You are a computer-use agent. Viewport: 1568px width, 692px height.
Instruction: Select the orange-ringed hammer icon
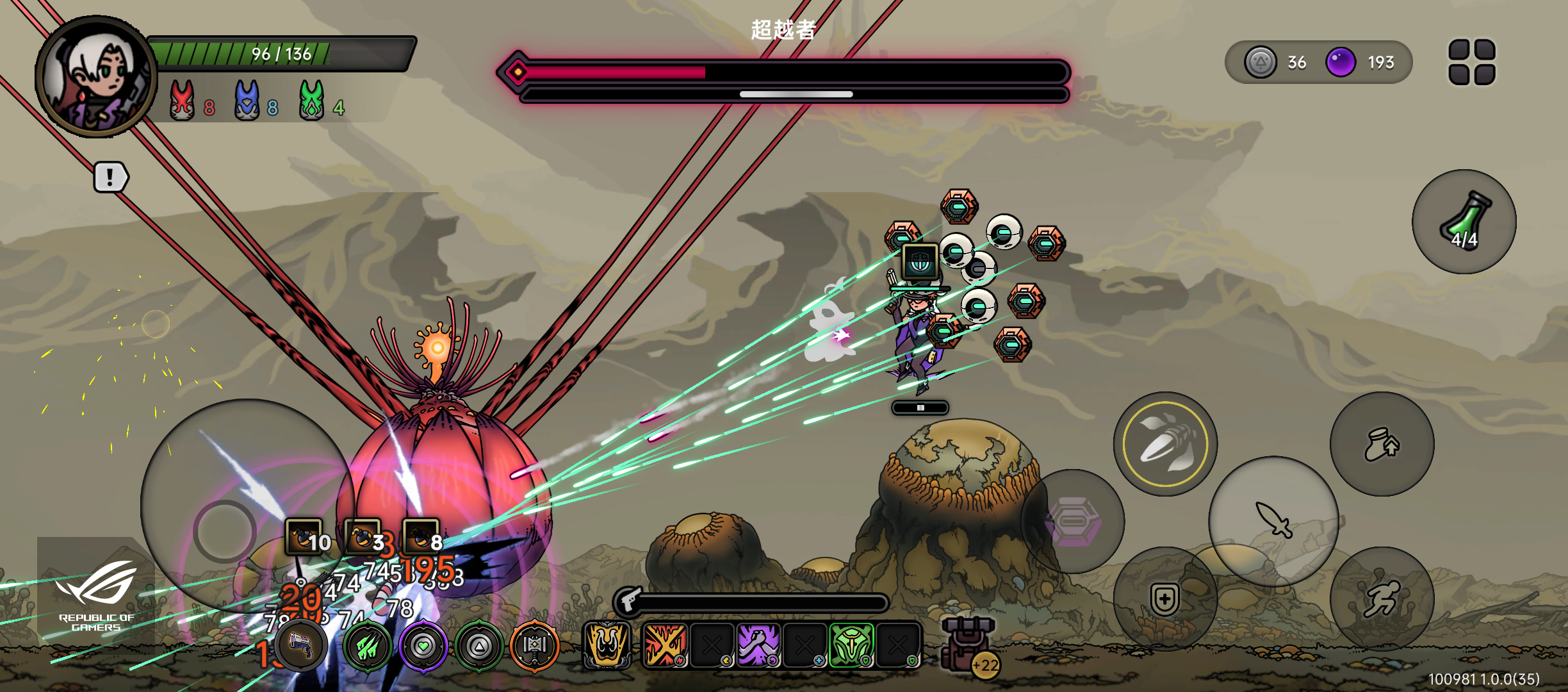click(x=535, y=646)
